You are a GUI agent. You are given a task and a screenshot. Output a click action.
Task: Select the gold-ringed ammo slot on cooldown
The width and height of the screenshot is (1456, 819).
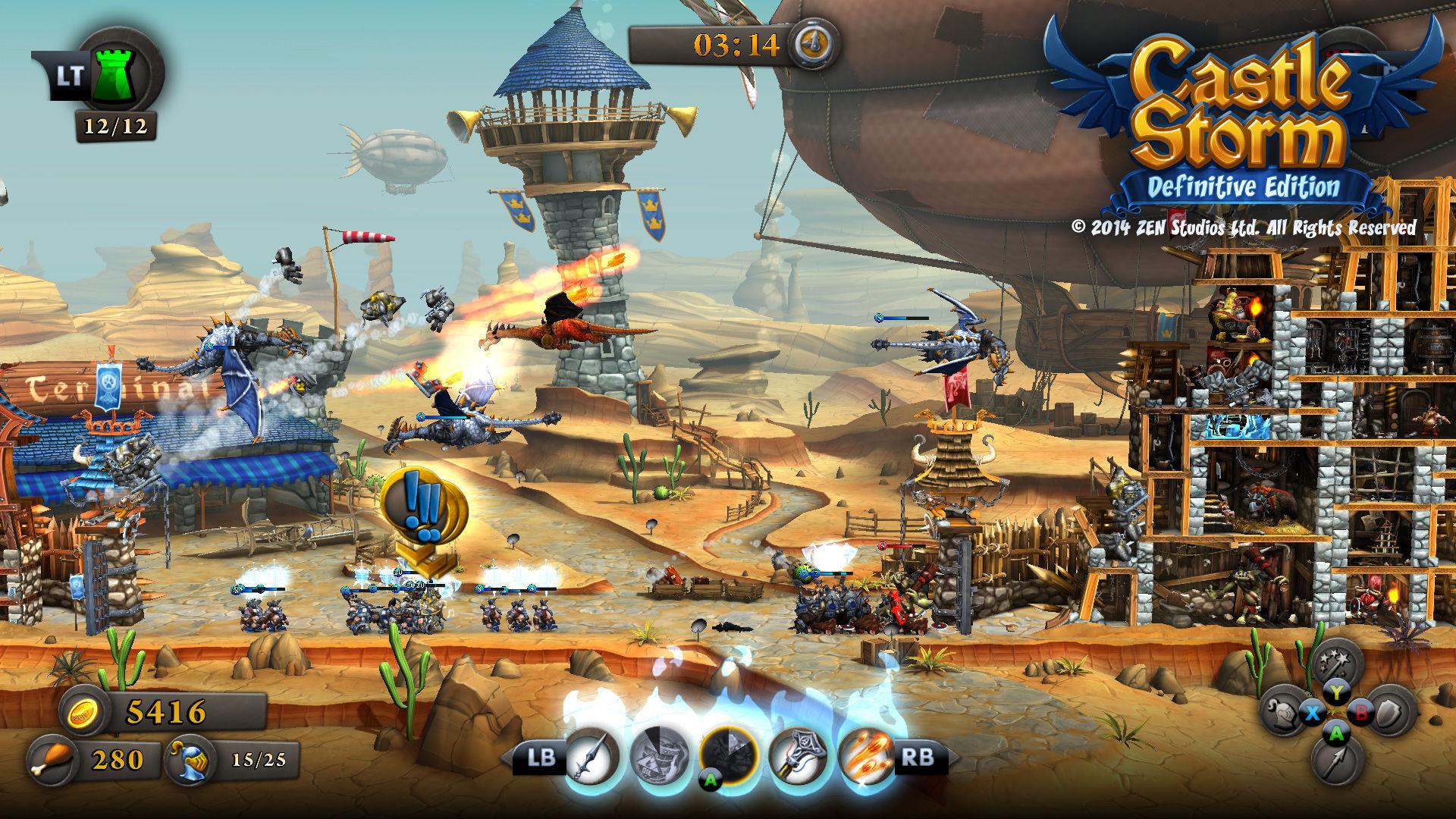pyautogui.click(x=729, y=756)
